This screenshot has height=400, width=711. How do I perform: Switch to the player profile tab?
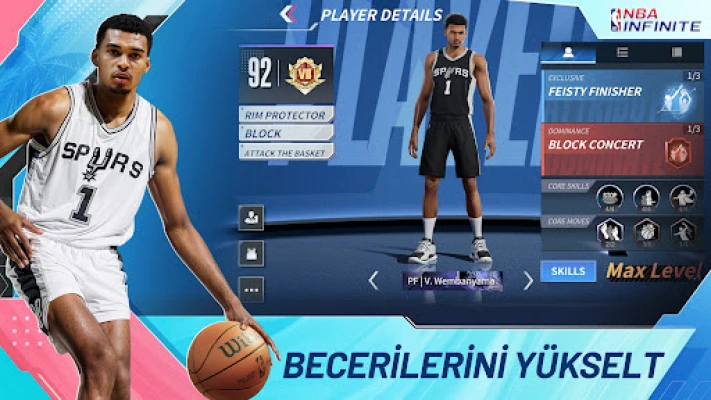(568, 52)
